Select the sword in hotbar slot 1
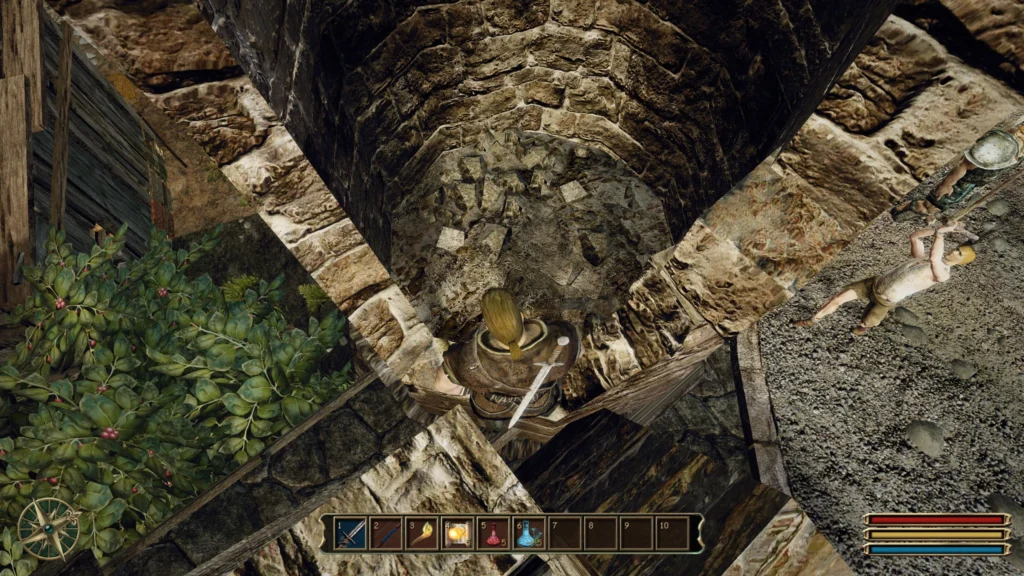 tap(351, 533)
